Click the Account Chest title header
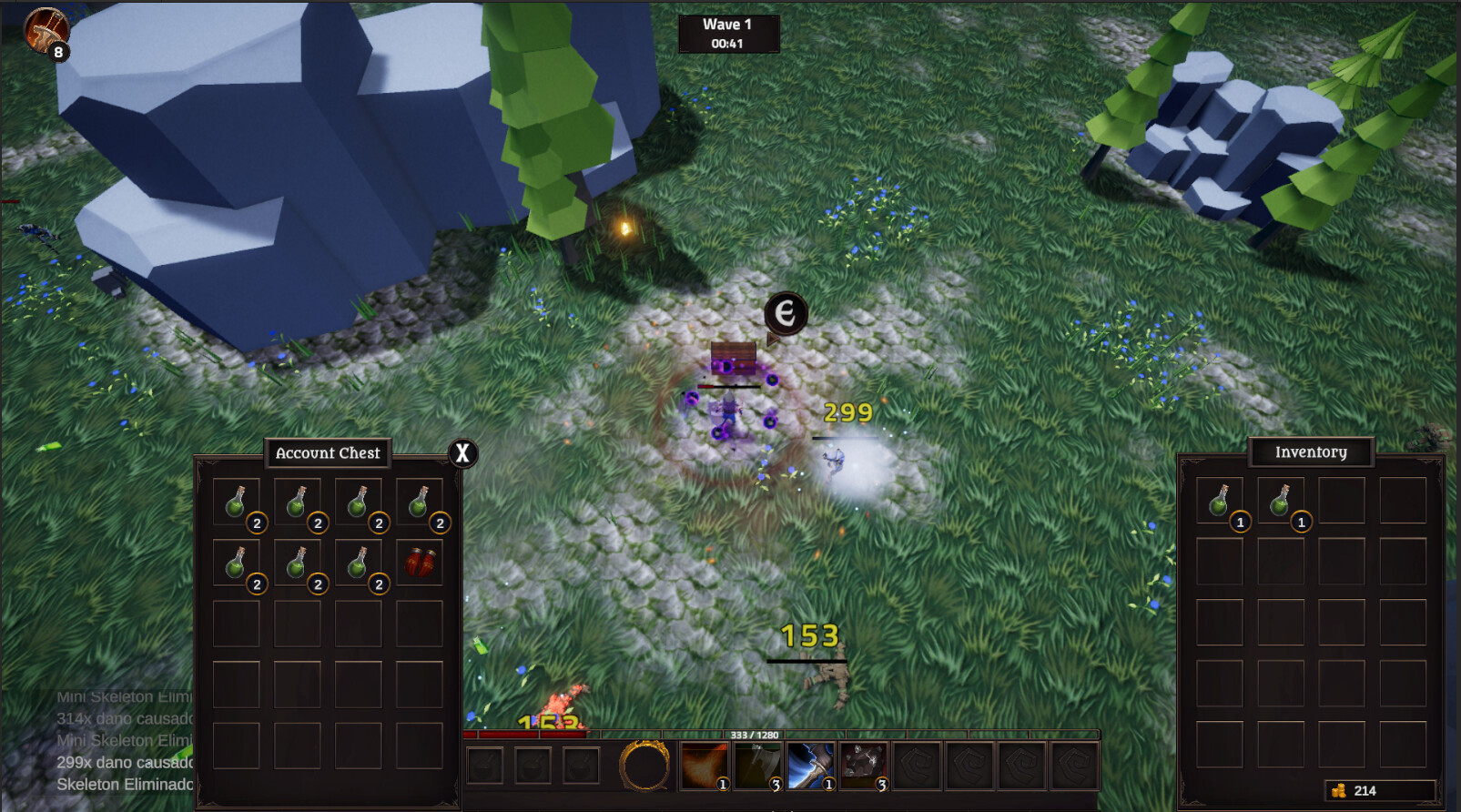The width and height of the screenshot is (1461, 812). point(328,452)
